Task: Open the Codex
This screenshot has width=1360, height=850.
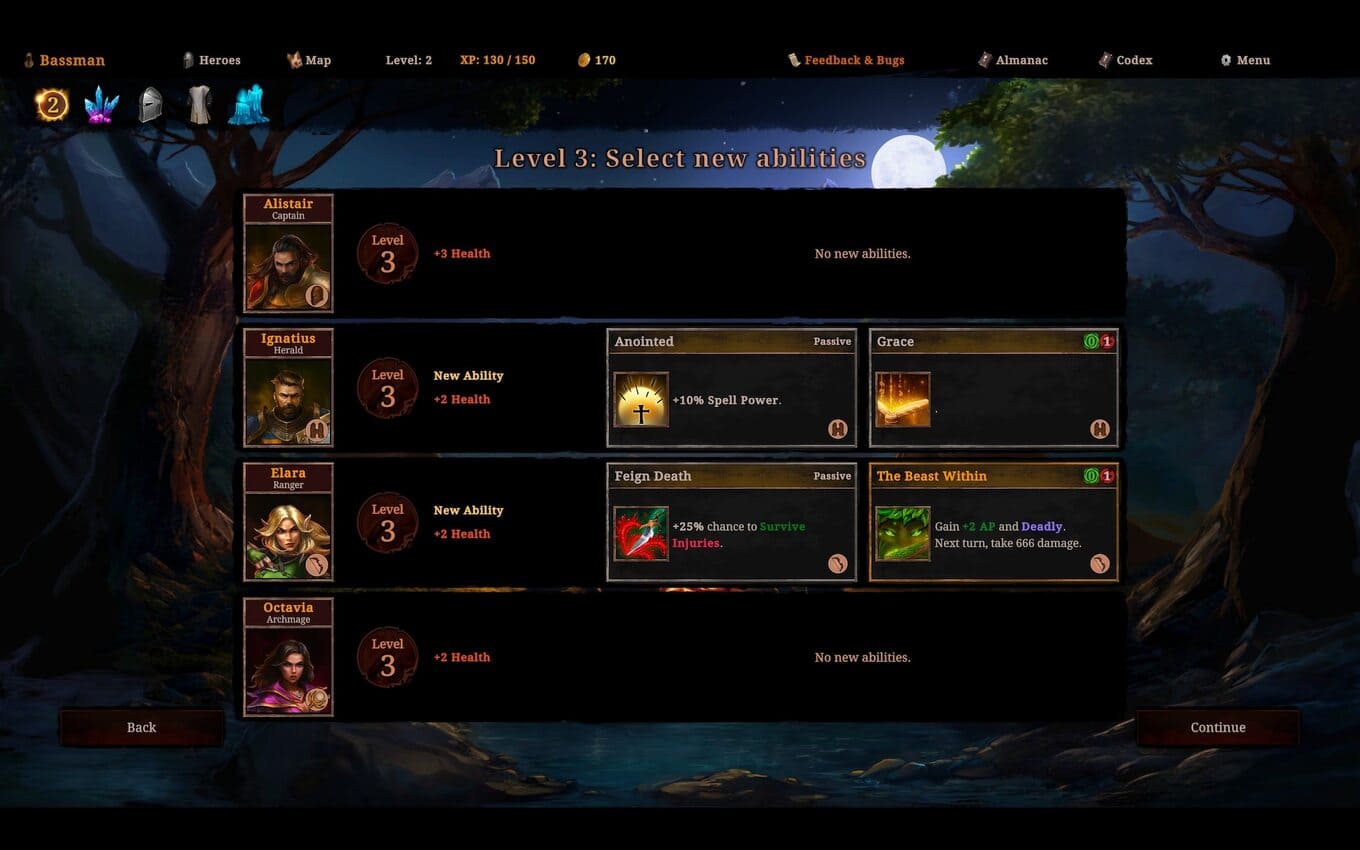Action: [1125, 60]
